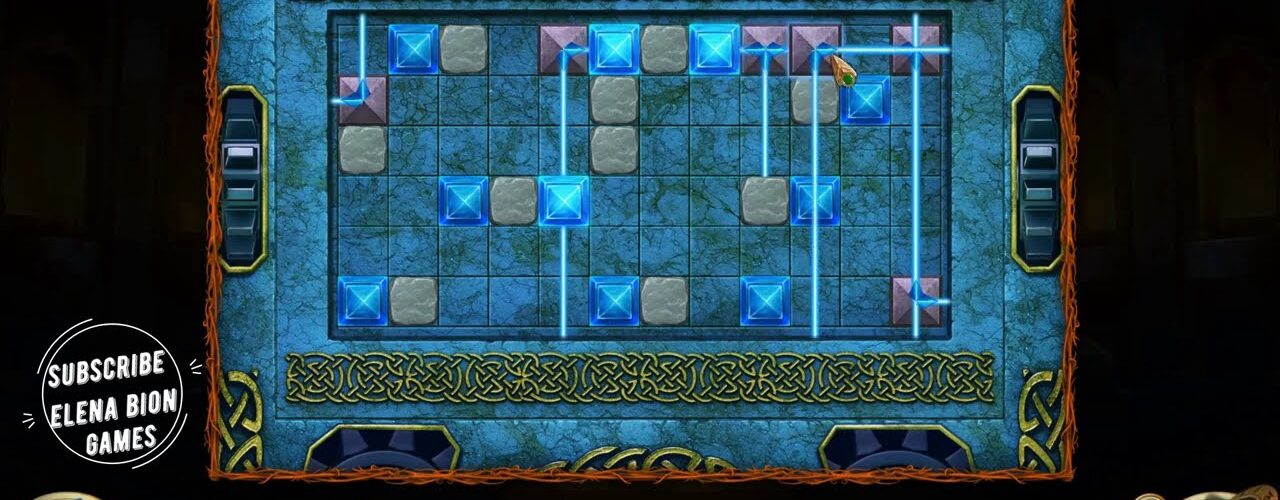This screenshot has width=1280, height=500.
Task: Activate the switch panel right of the board
Action: [1037, 180]
